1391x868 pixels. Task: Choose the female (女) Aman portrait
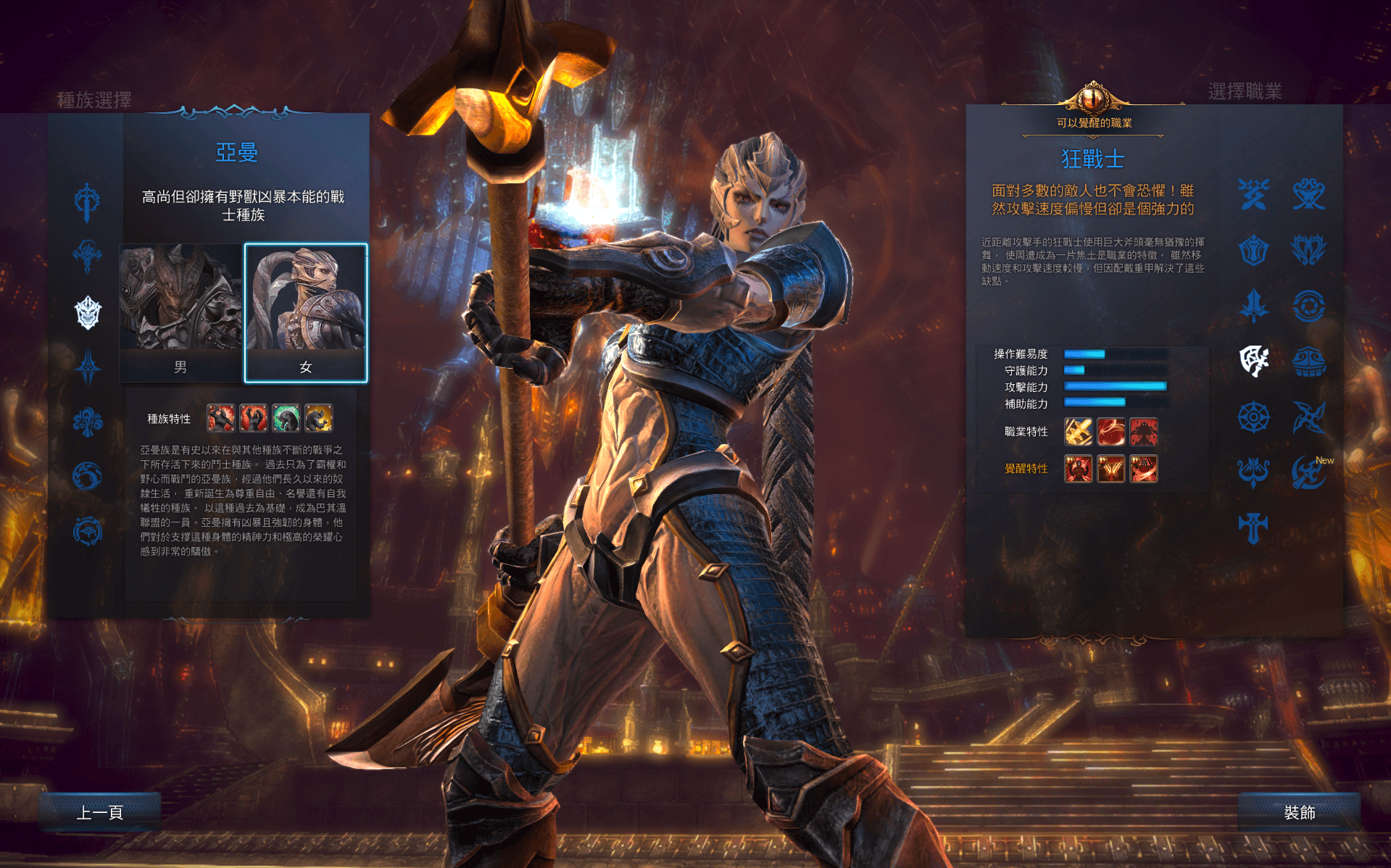coord(306,312)
